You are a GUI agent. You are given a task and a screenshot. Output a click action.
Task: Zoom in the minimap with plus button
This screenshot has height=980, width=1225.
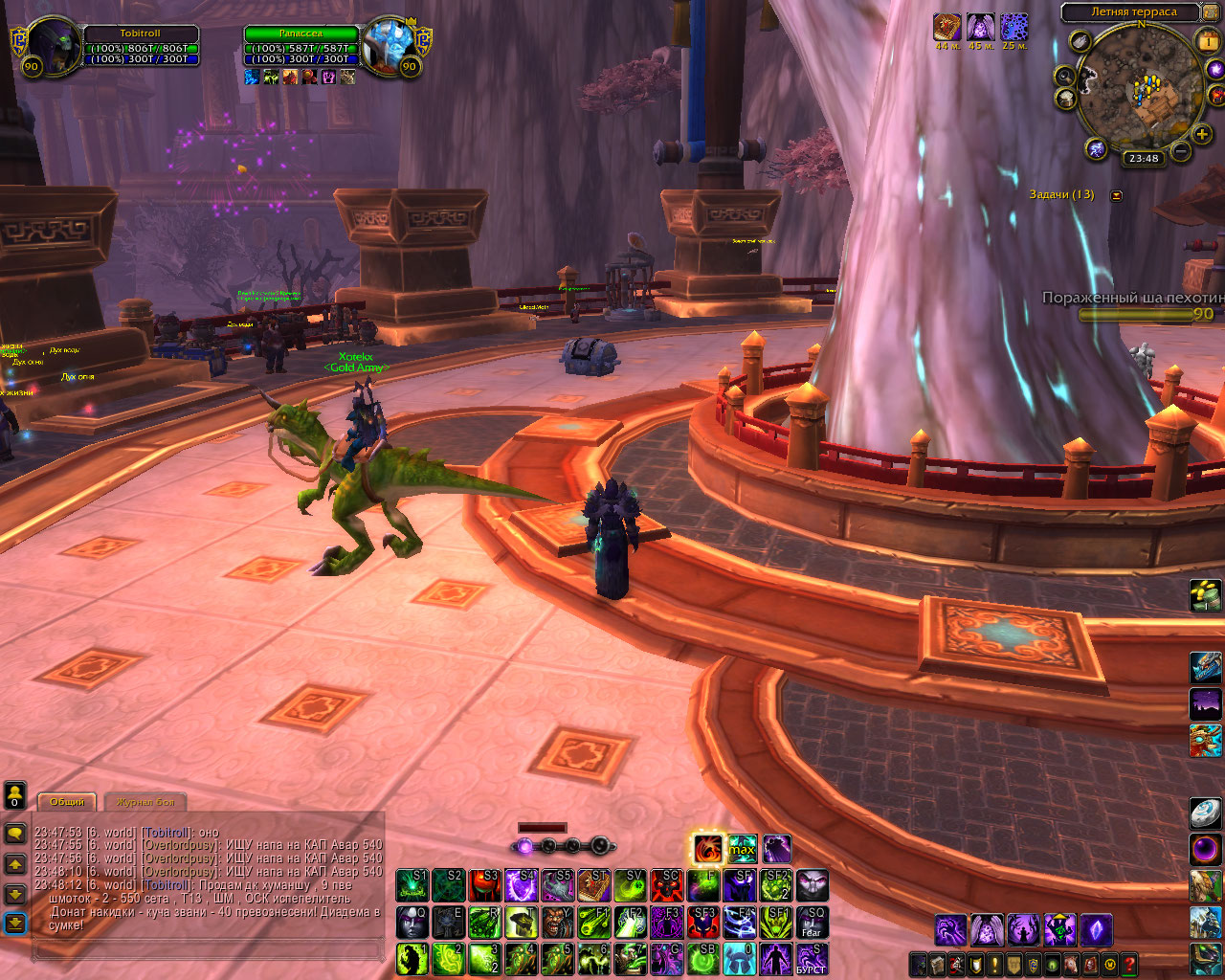pos(1202,135)
